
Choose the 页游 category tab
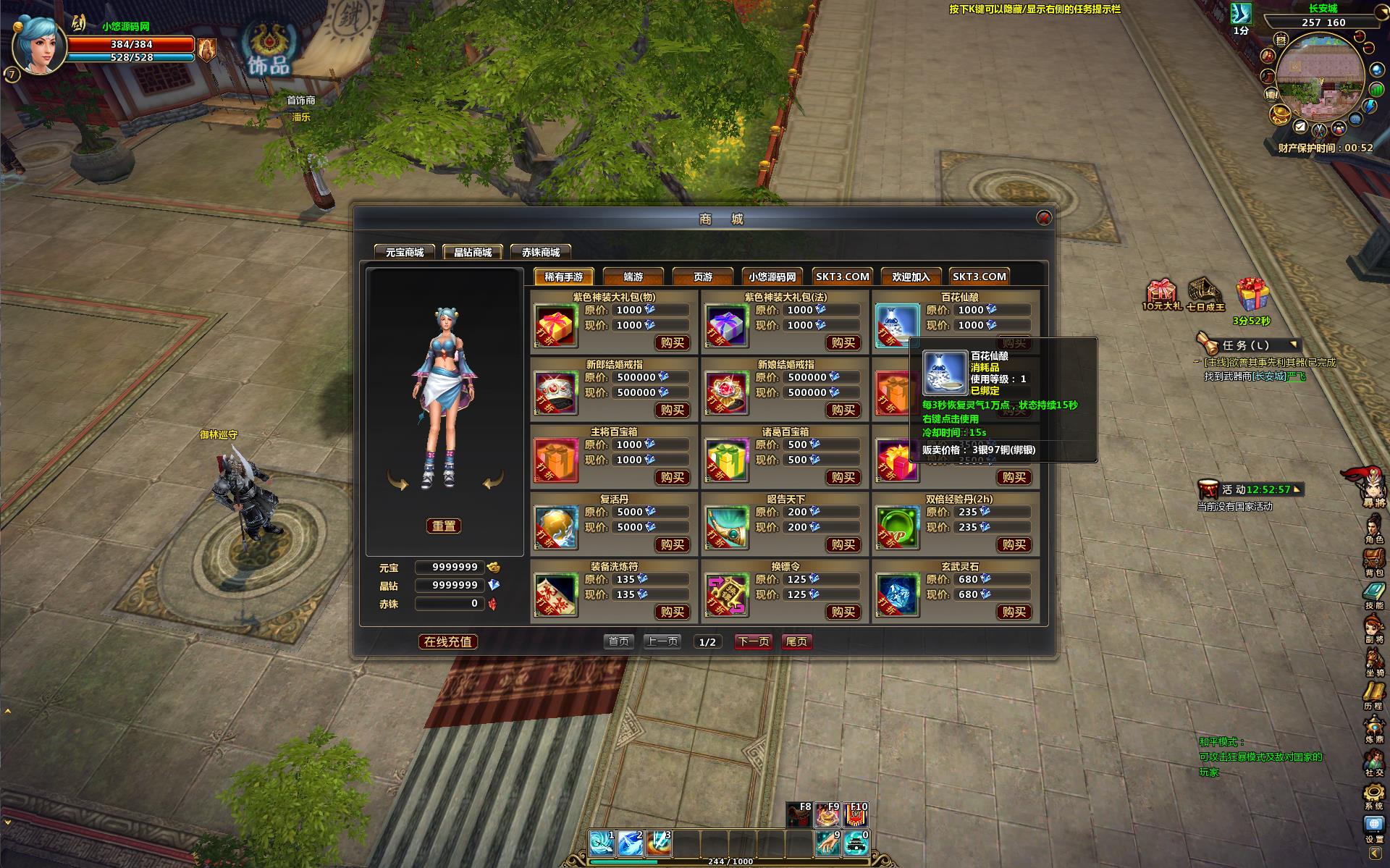tap(702, 277)
